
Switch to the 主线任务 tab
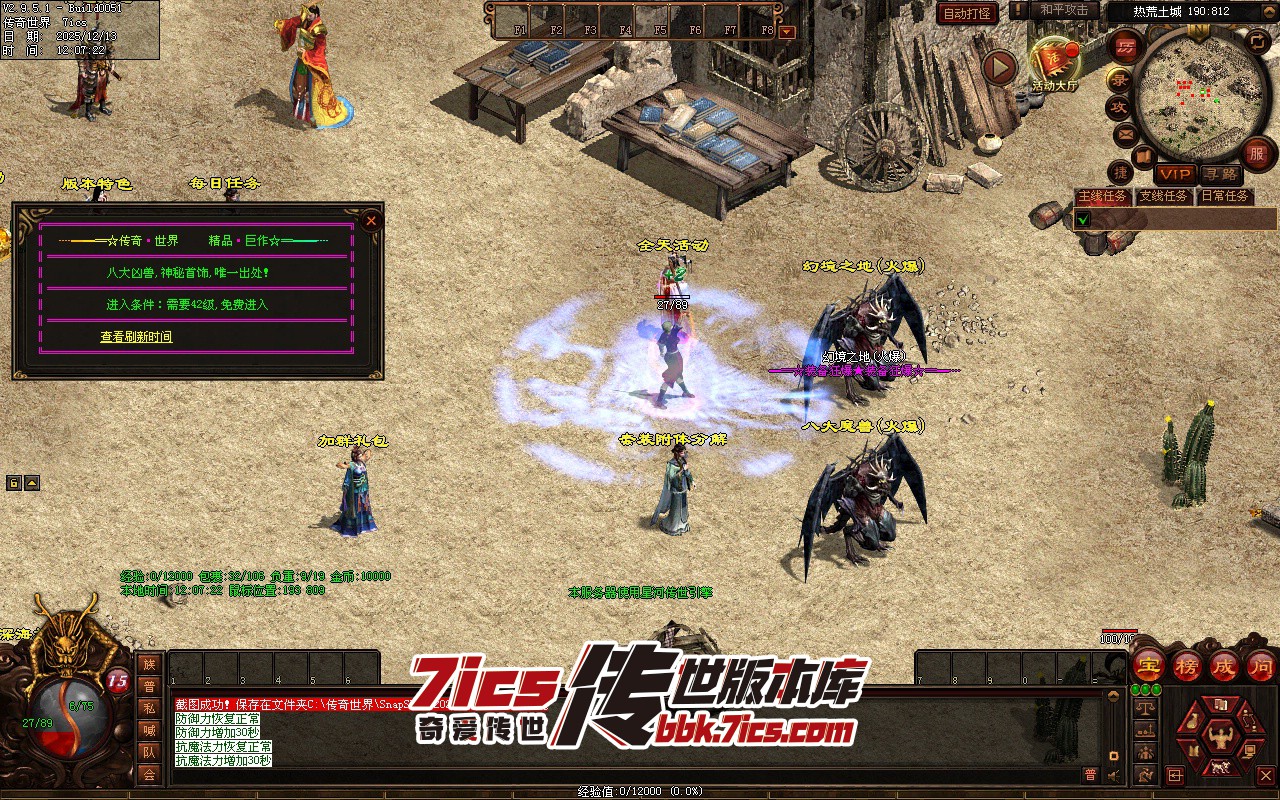pos(1101,196)
